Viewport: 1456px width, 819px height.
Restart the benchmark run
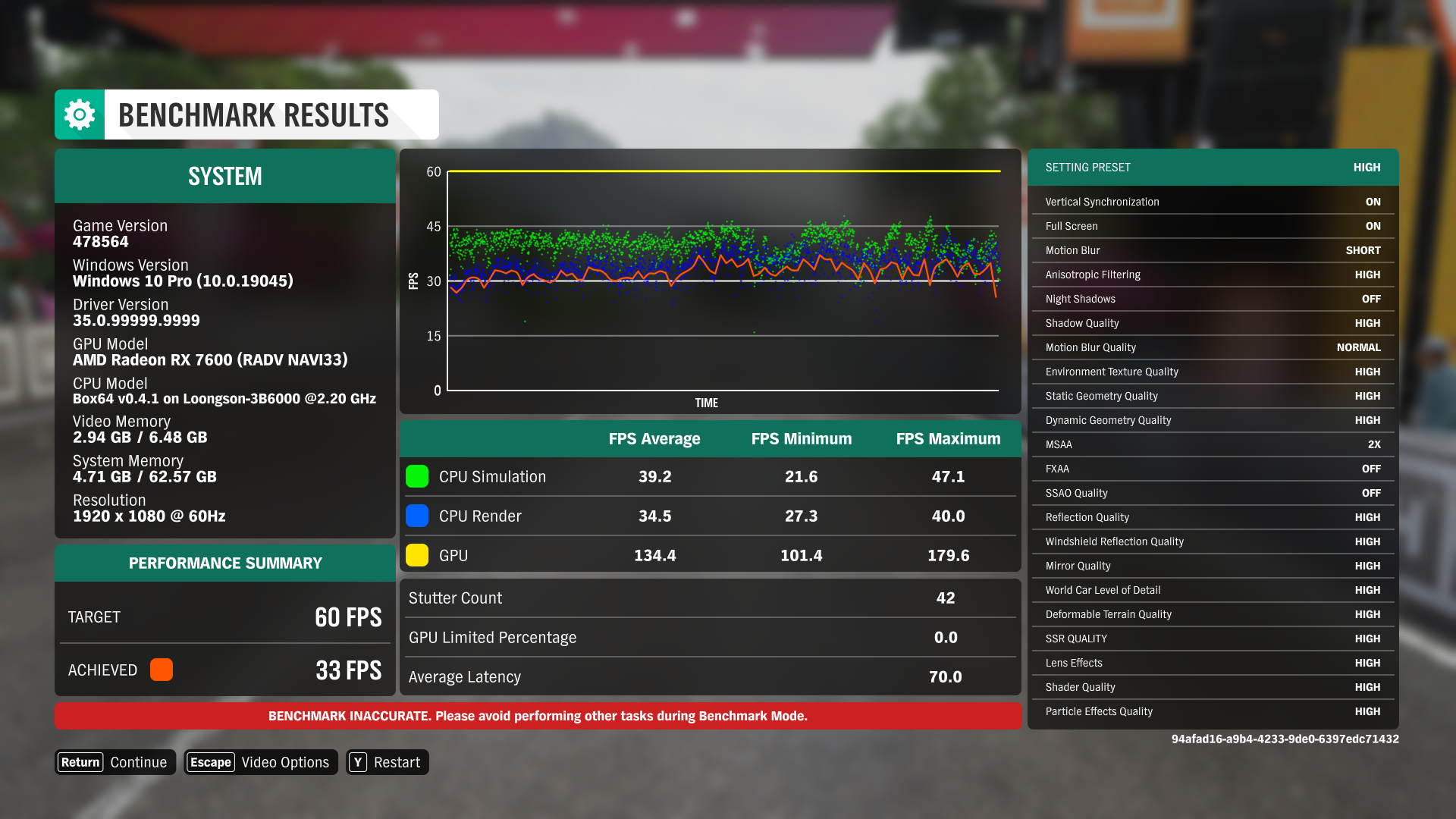(x=387, y=762)
